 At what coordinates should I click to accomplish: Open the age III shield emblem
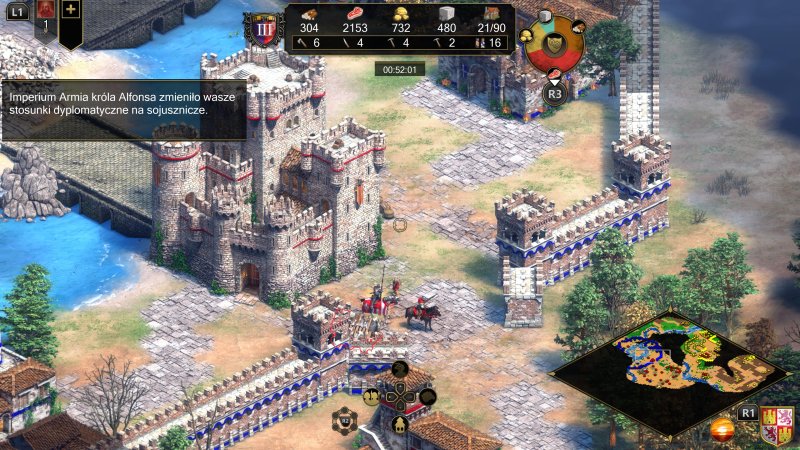(x=265, y=27)
